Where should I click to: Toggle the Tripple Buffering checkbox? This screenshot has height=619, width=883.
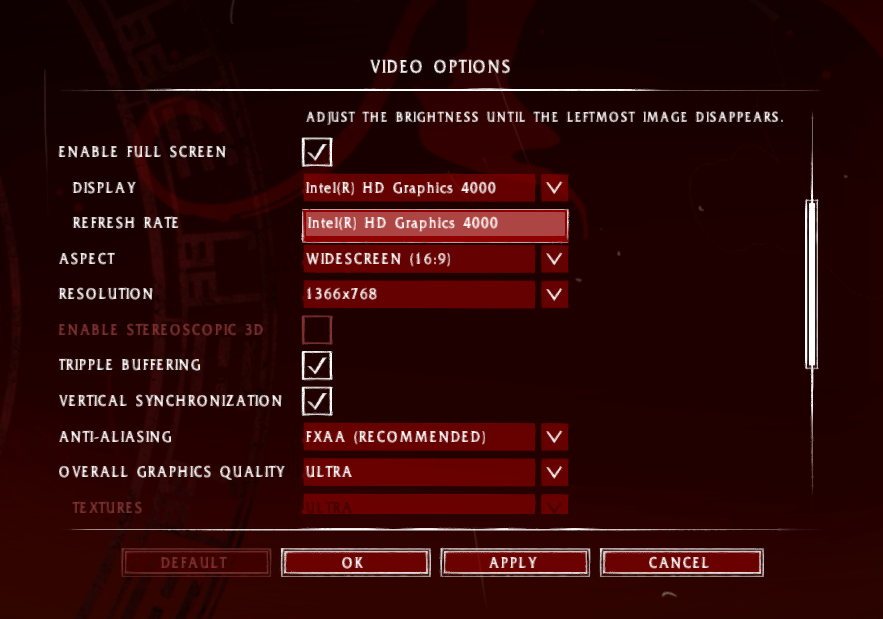(x=317, y=365)
